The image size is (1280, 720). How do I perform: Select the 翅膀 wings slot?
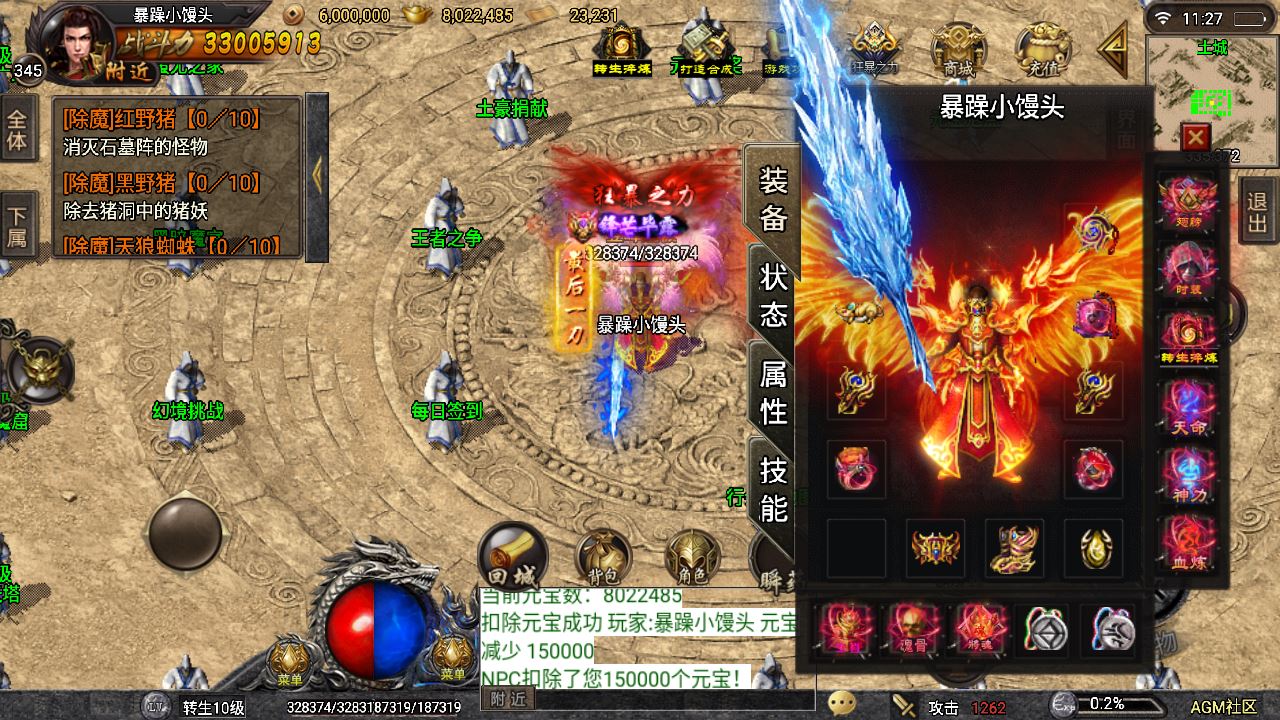(x=1189, y=203)
